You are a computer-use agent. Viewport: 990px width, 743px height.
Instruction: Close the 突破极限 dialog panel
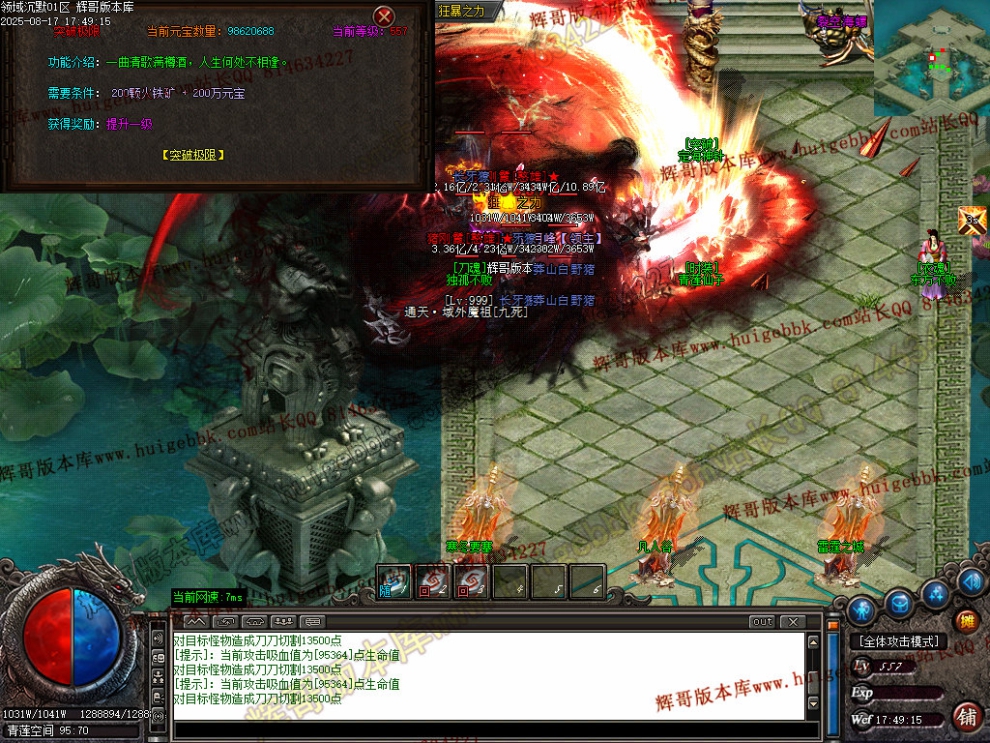(384, 17)
